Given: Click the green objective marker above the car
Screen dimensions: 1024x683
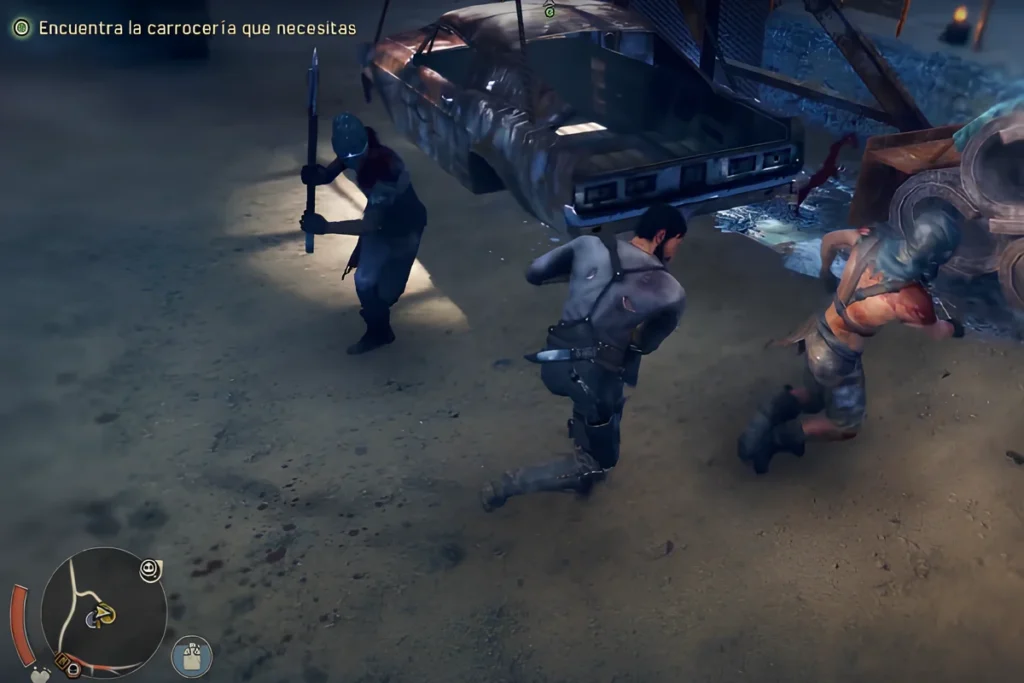Looking at the screenshot, I should pyautogui.click(x=549, y=10).
